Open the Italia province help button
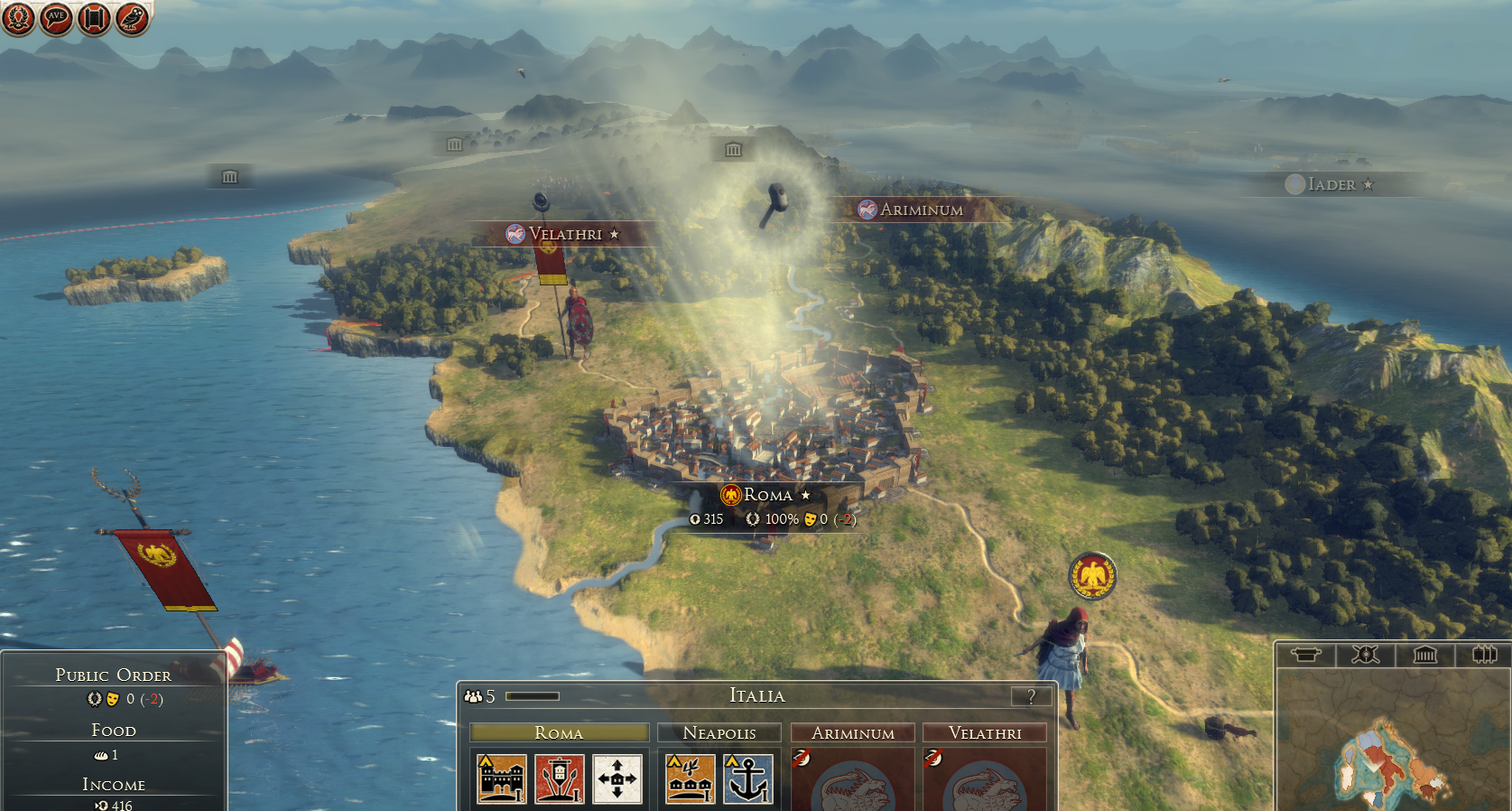The image size is (1512, 811). [x=1031, y=696]
